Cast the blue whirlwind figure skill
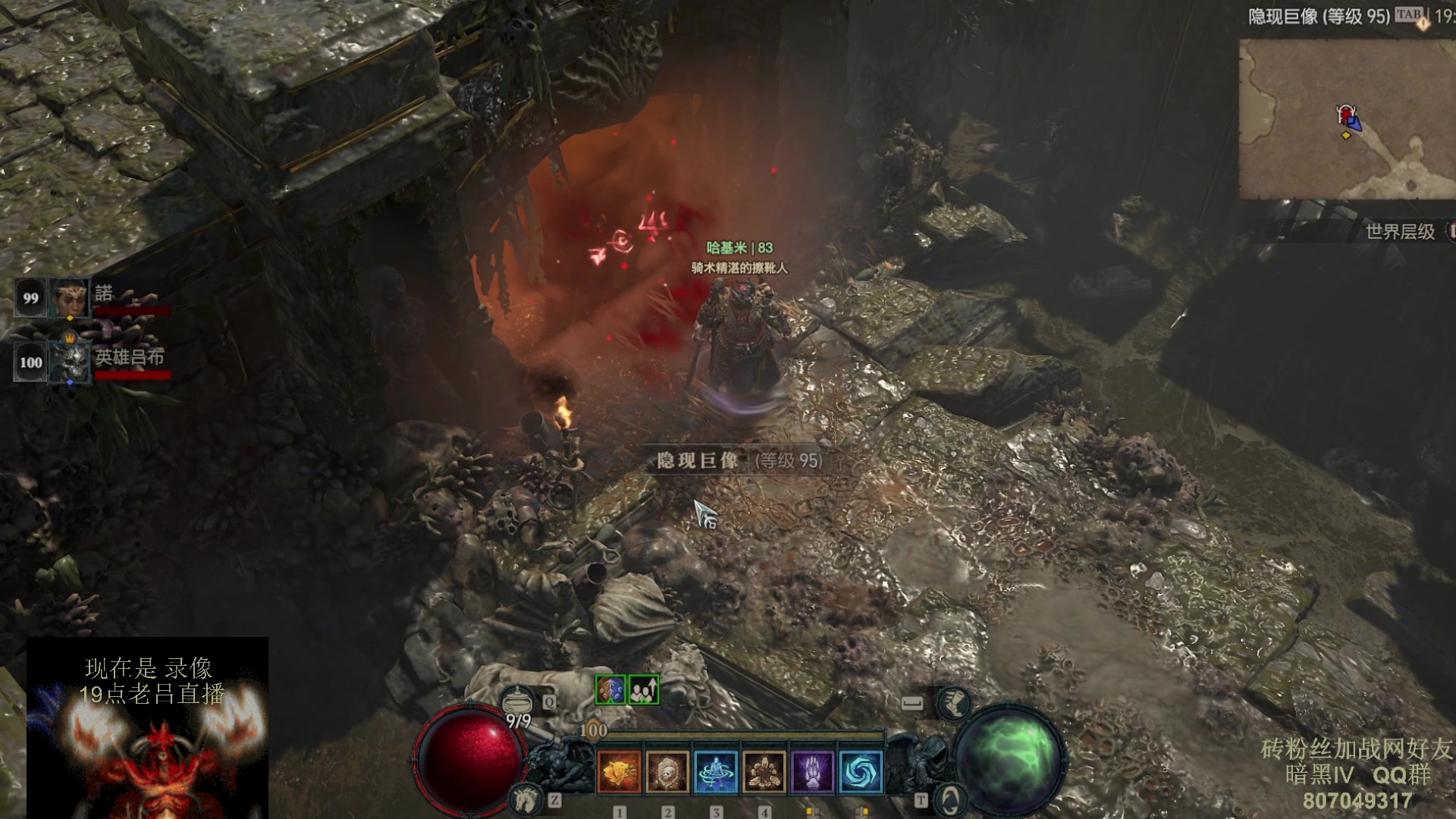 pos(716,772)
